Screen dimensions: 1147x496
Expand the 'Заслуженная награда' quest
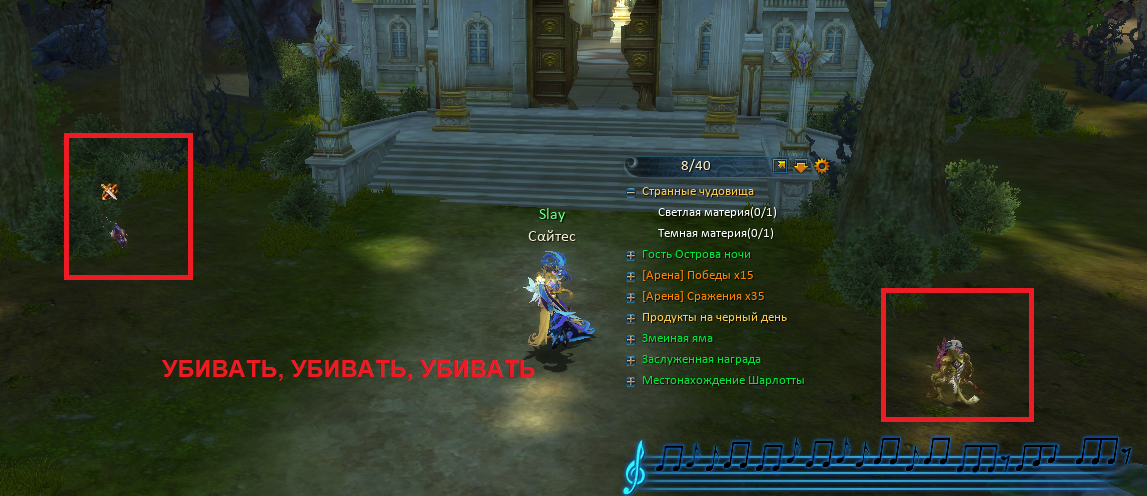click(x=631, y=360)
